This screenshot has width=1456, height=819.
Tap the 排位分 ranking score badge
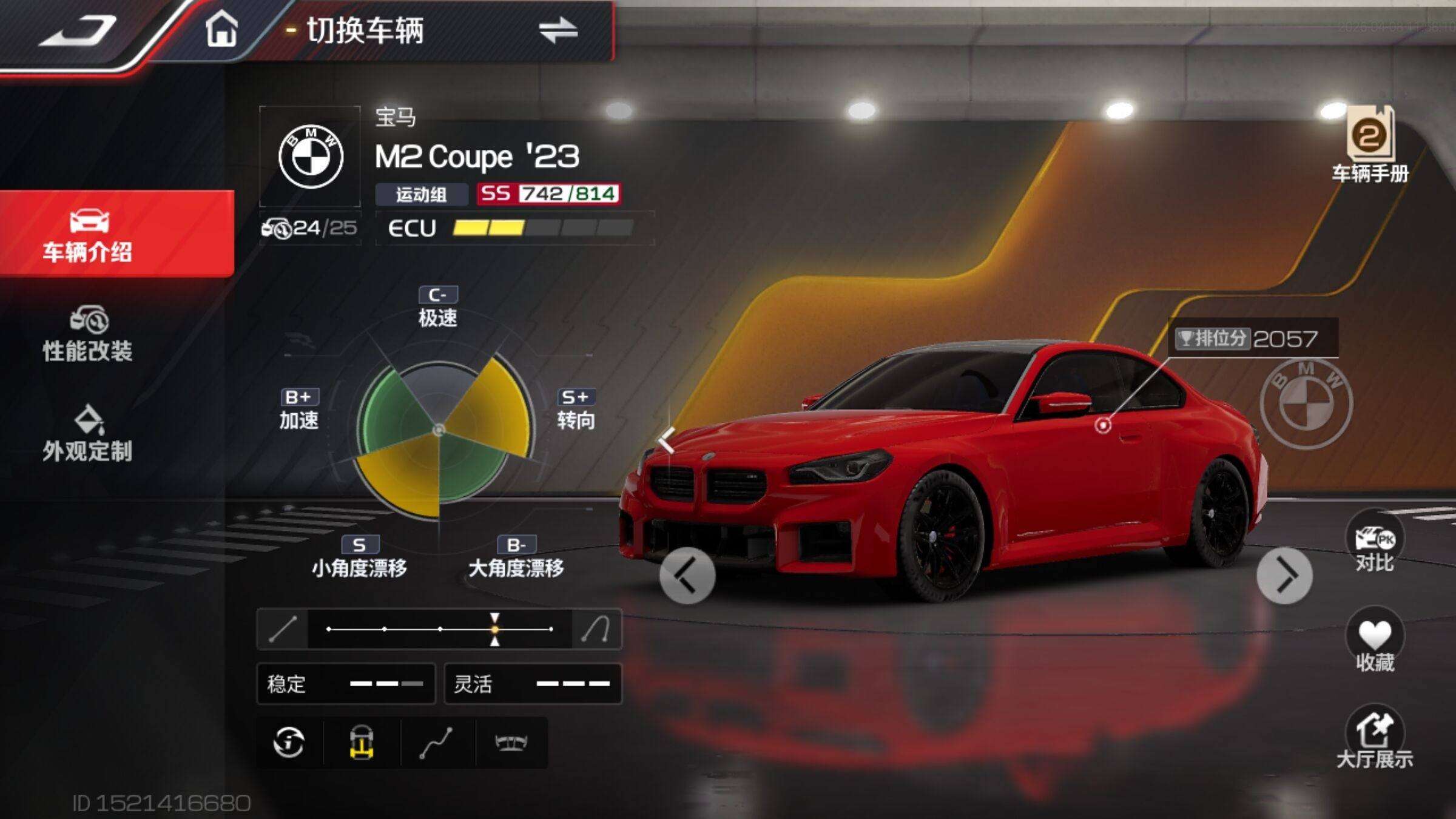(1252, 339)
